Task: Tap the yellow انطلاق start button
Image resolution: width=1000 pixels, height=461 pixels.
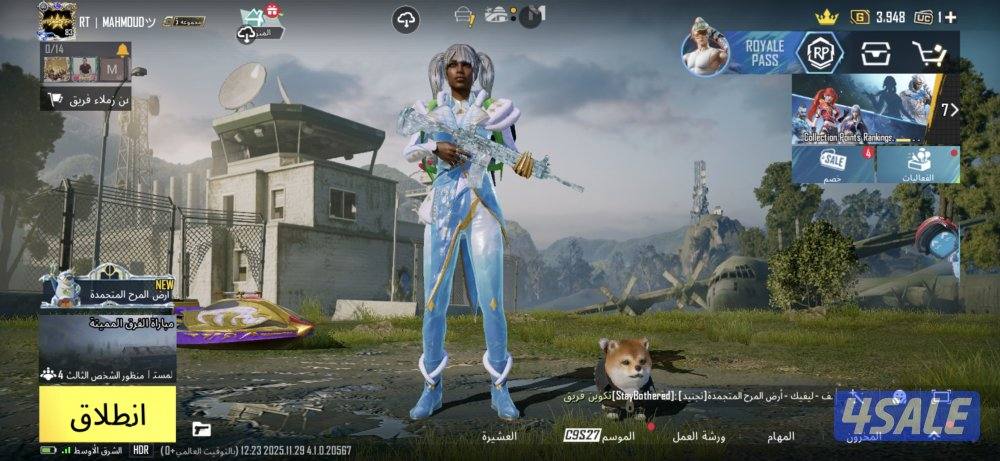Action: pos(108,415)
